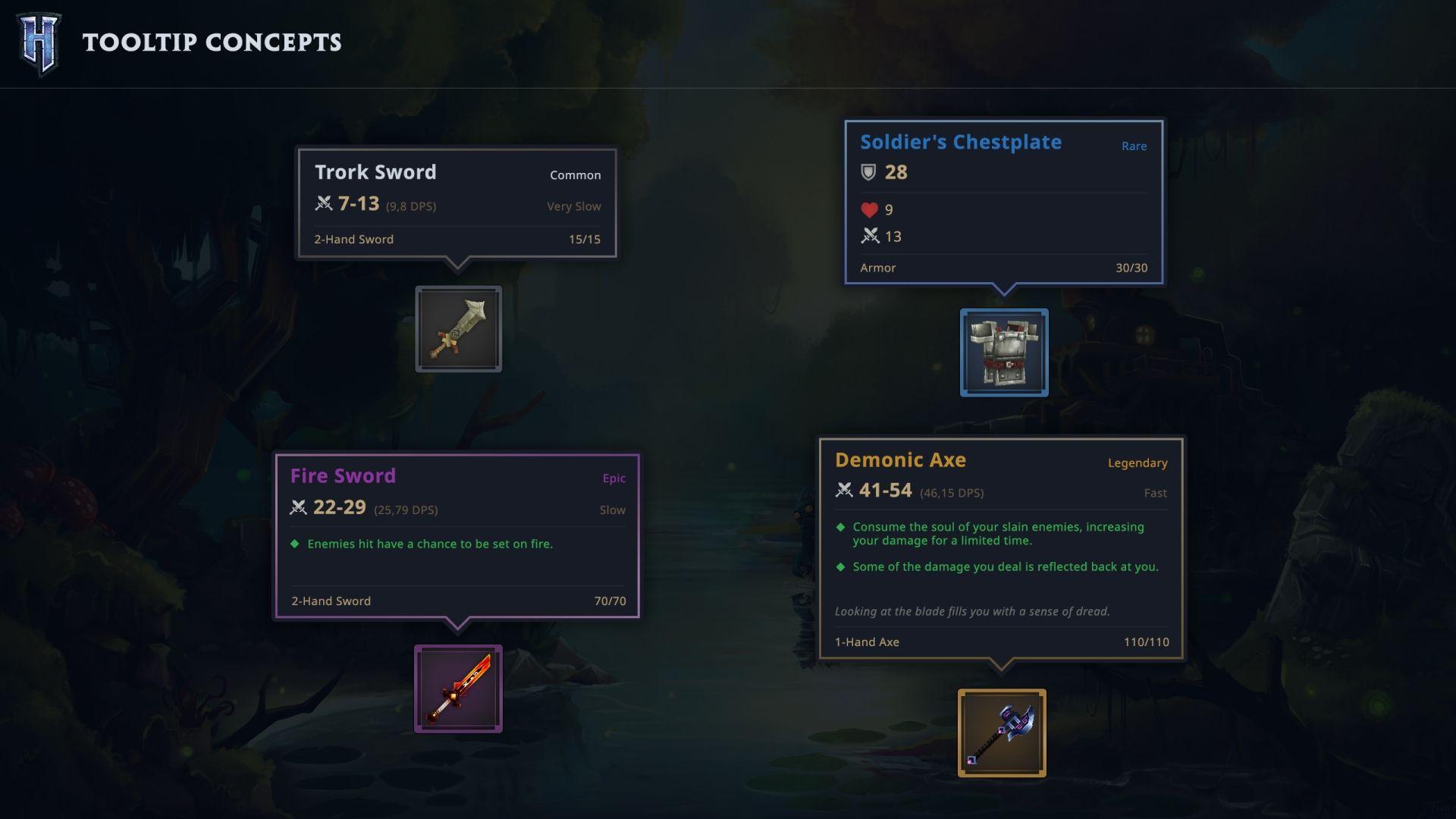Click the "2-Hand Sword" label on Fire Sword
Viewport: 1456px width, 819px height.
tap(330, 601)
